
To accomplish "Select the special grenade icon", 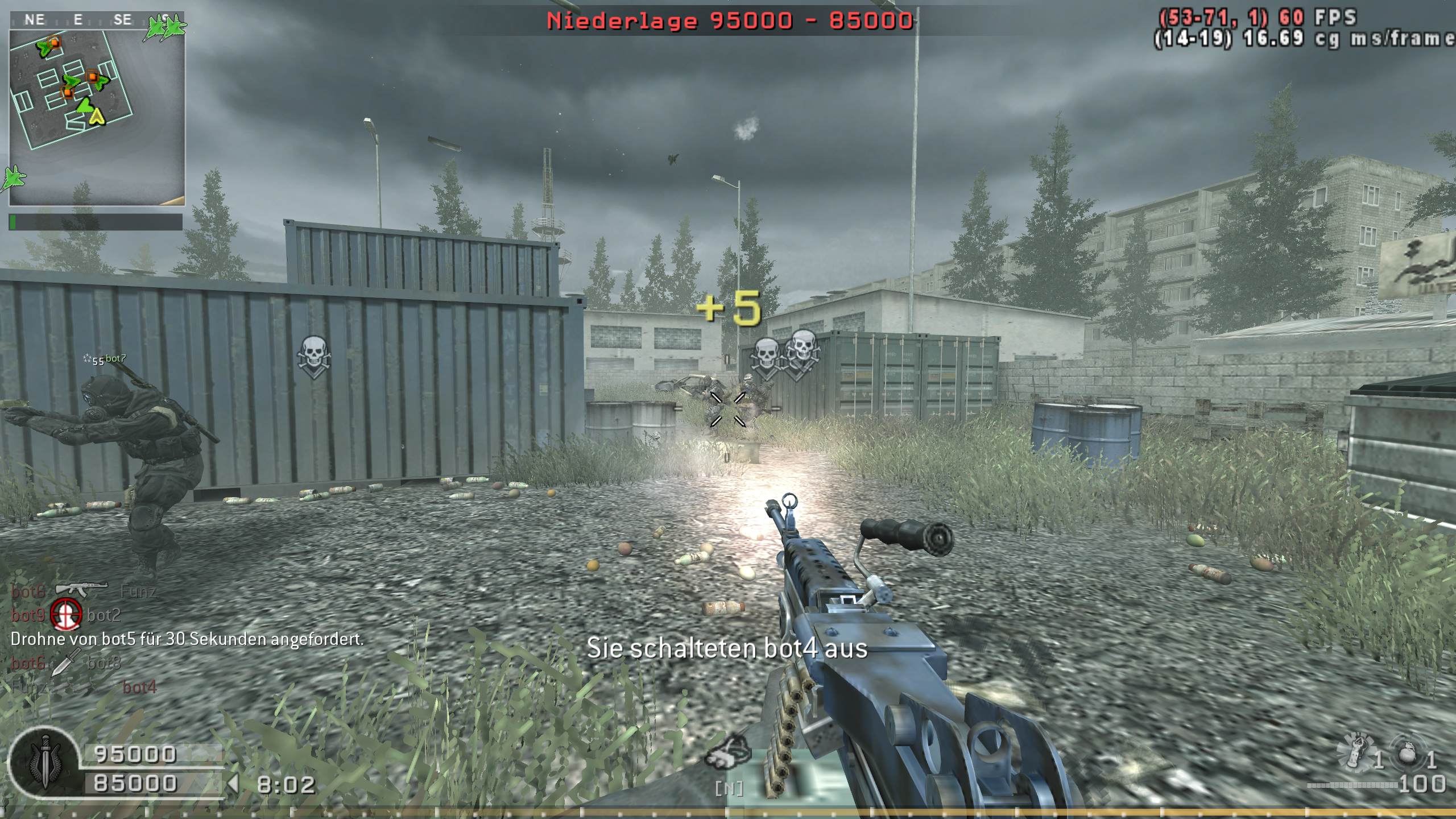I will 1357,752.
